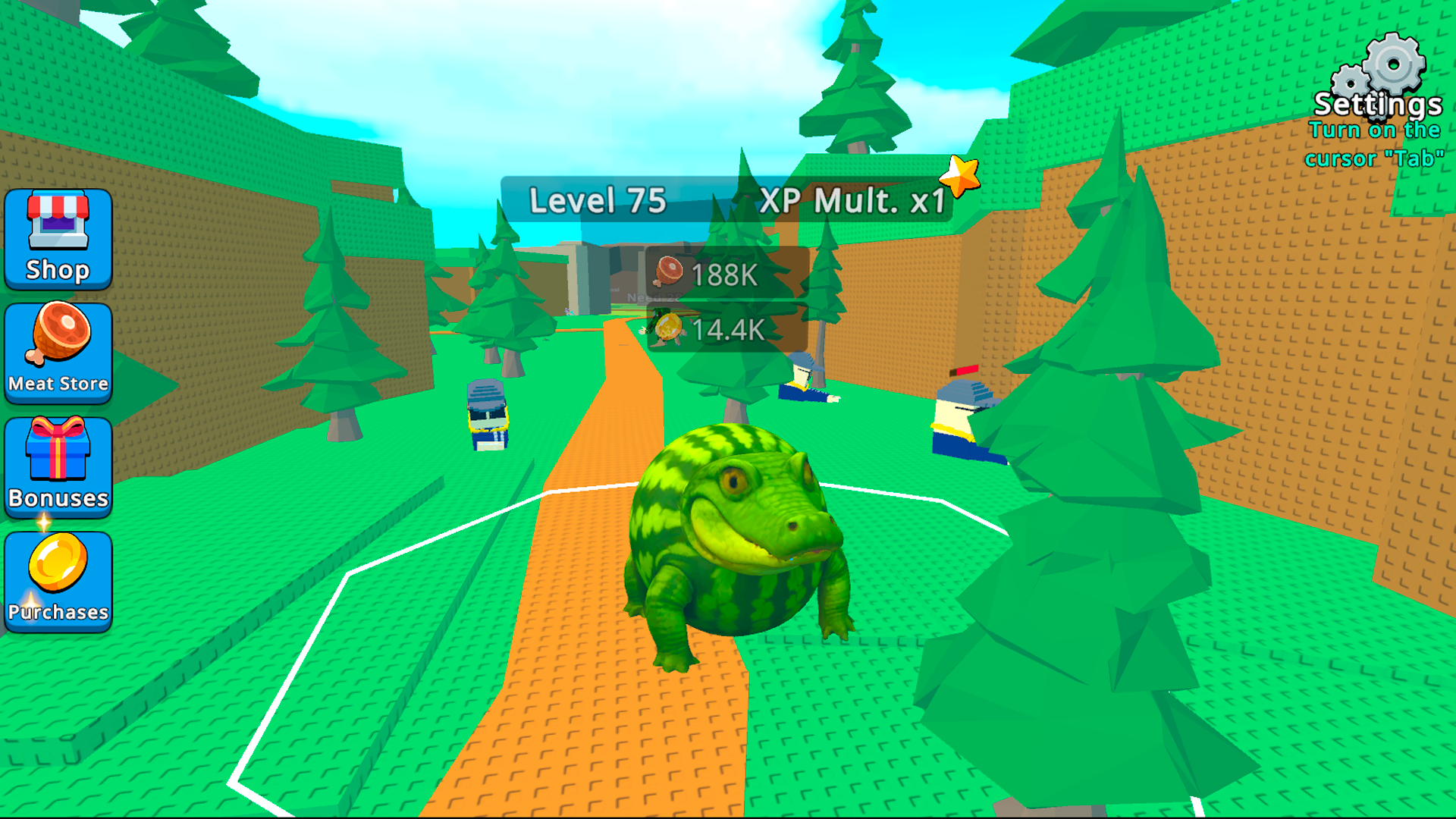
Task: Open the Meat Store
Action: 58,353
